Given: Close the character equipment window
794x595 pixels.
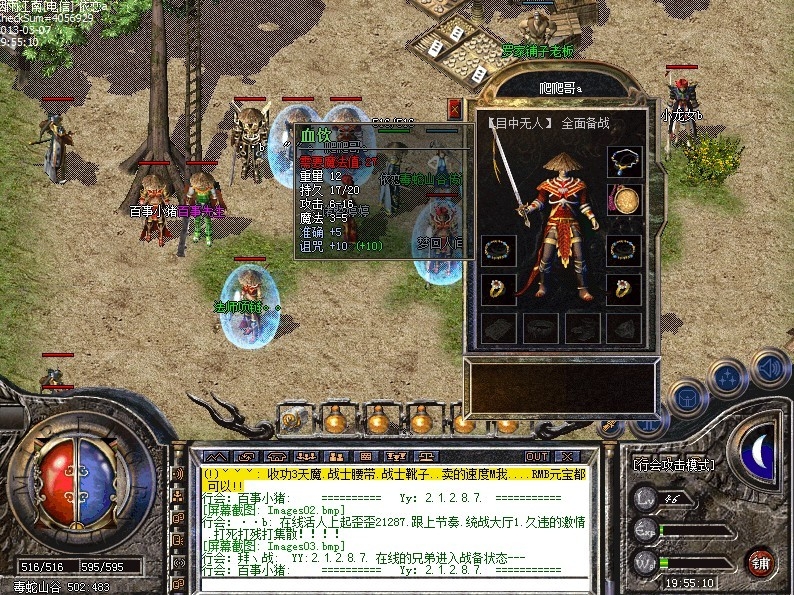Looking at the screenshot, I should [455, 108].
